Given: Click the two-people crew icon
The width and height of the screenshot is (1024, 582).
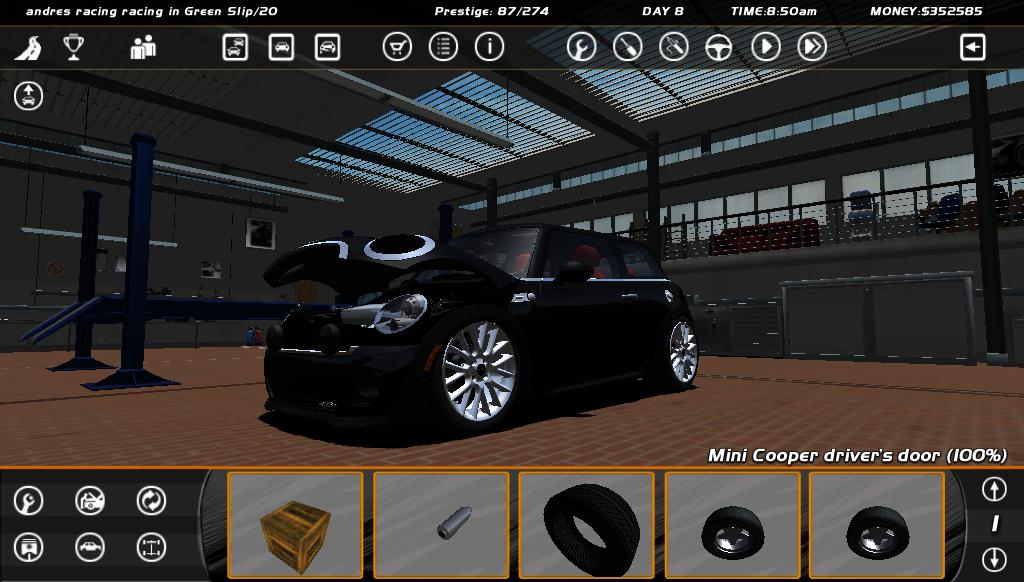Looking at the screenshot, I should pos(143,47).
